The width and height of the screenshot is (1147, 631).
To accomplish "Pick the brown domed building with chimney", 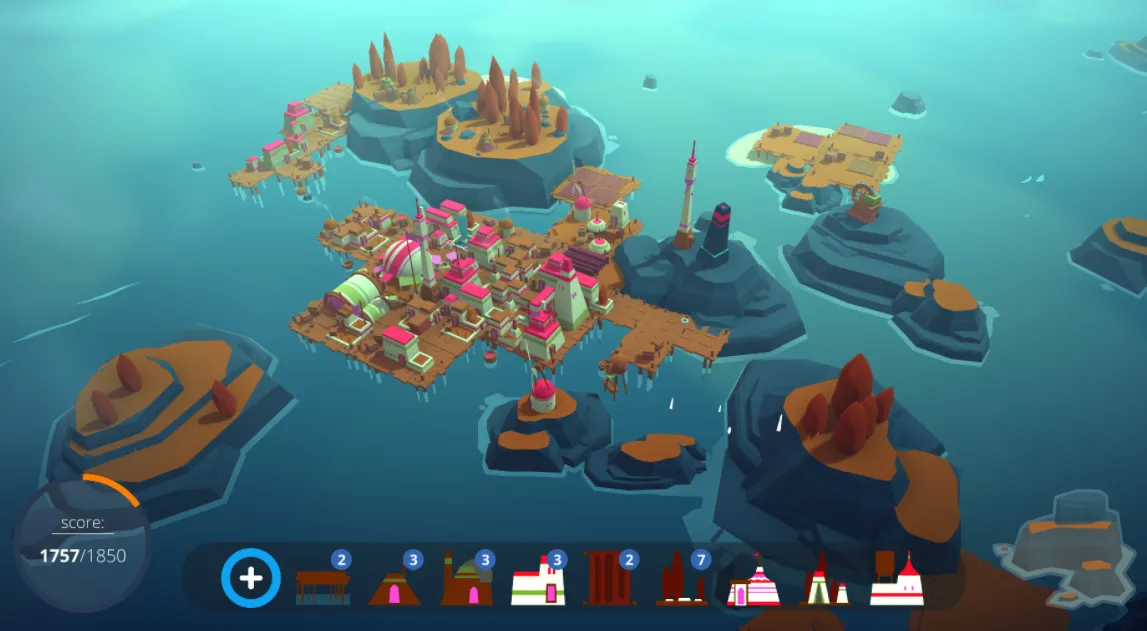I will (466, 582).
